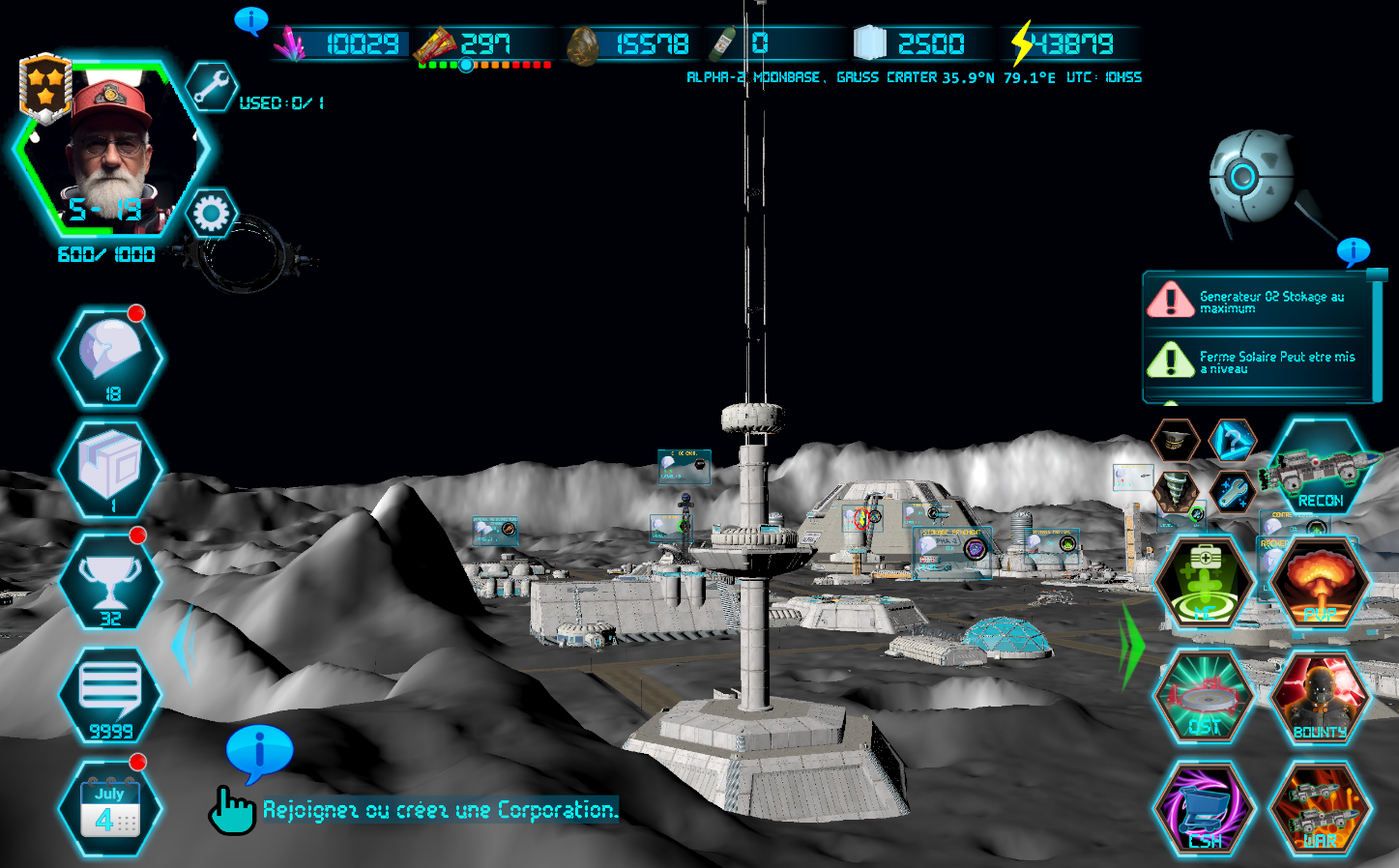This screenshot has height=868, width=1399.
Task: Expand the green arrow side panel
Action: coord(1133,645)
